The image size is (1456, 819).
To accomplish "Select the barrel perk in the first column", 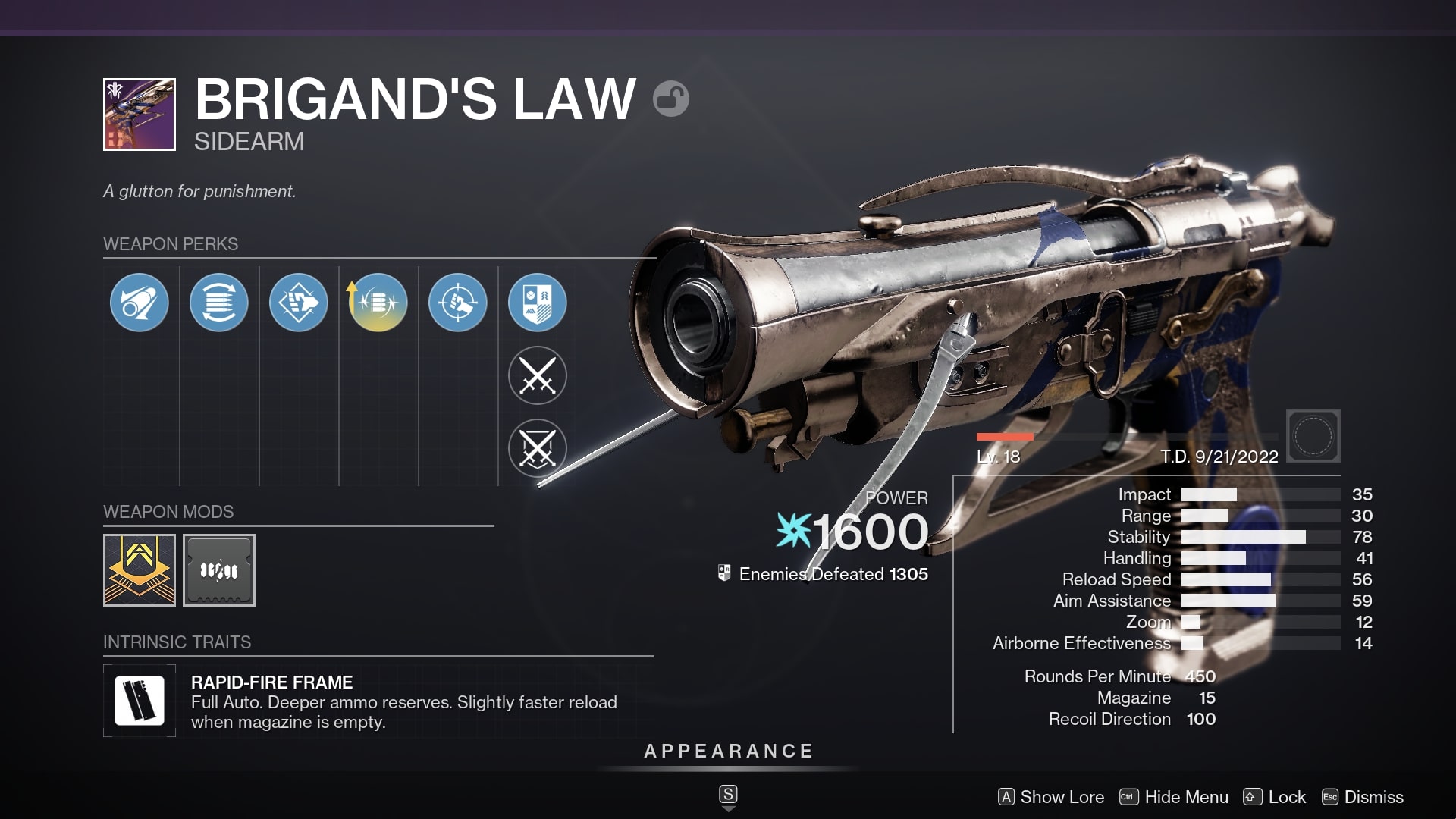I will point(139,302).
